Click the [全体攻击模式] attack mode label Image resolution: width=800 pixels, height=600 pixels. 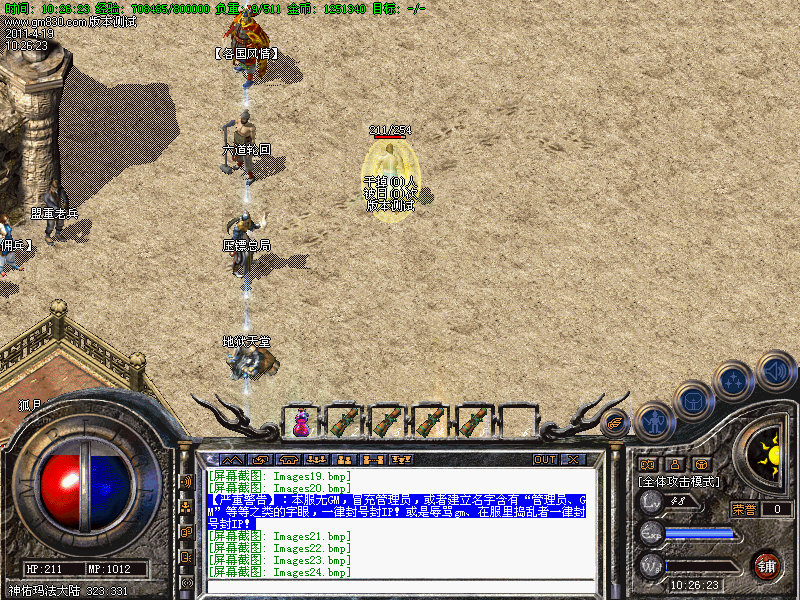[x=676, y=482]
